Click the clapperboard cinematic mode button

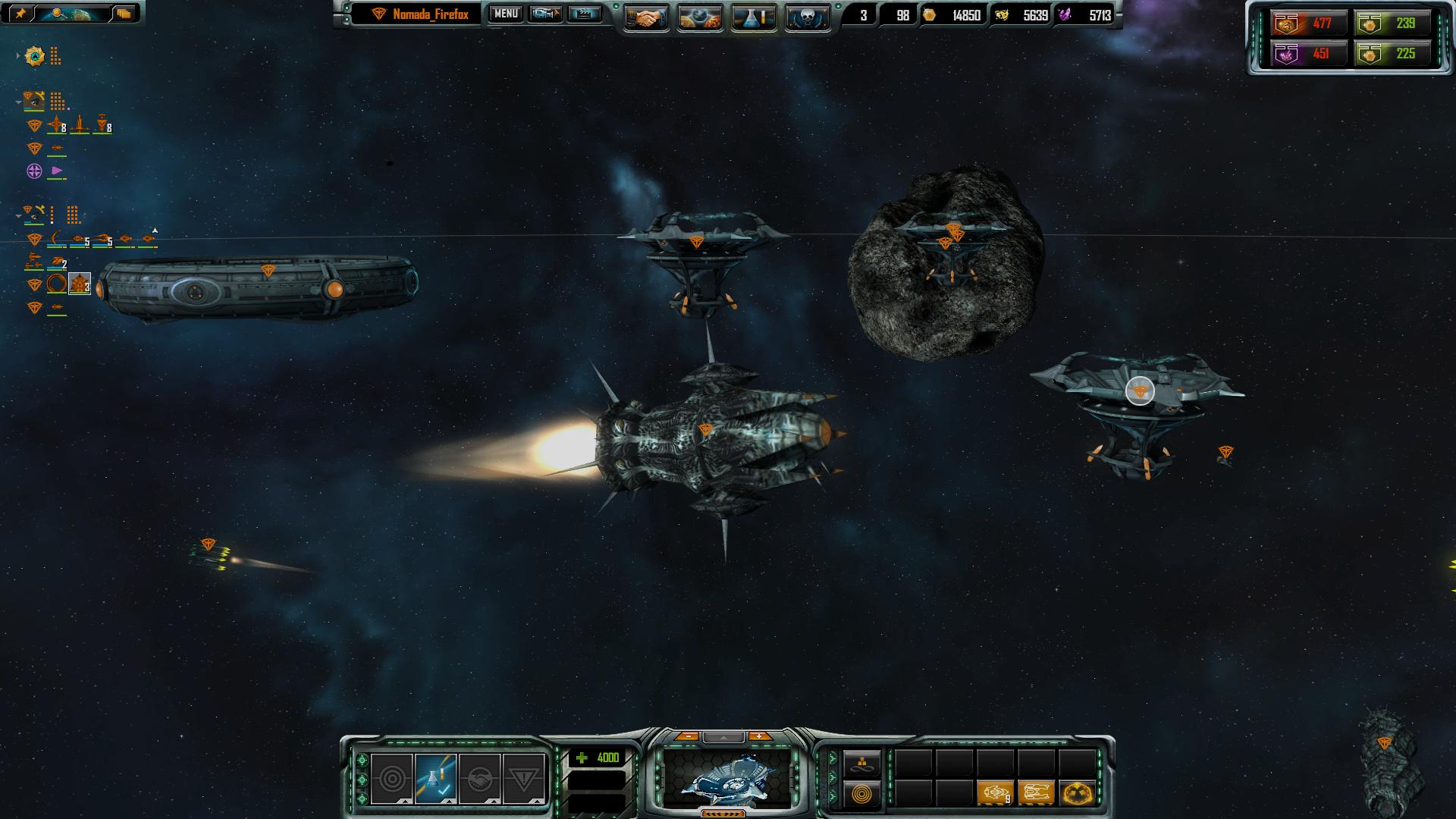point(584,14)
